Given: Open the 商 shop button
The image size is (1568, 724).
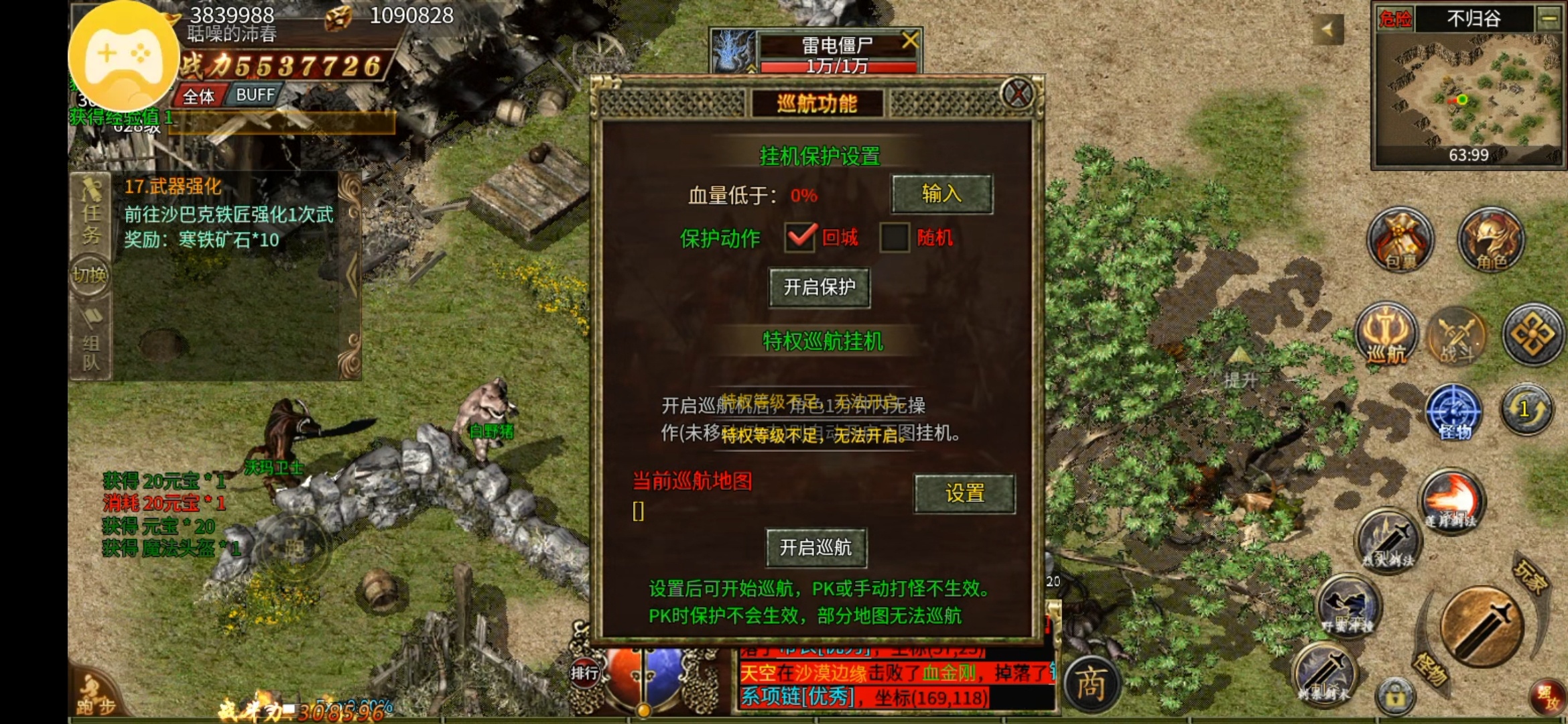Looking at the screenshot, I should (1090, 684).
